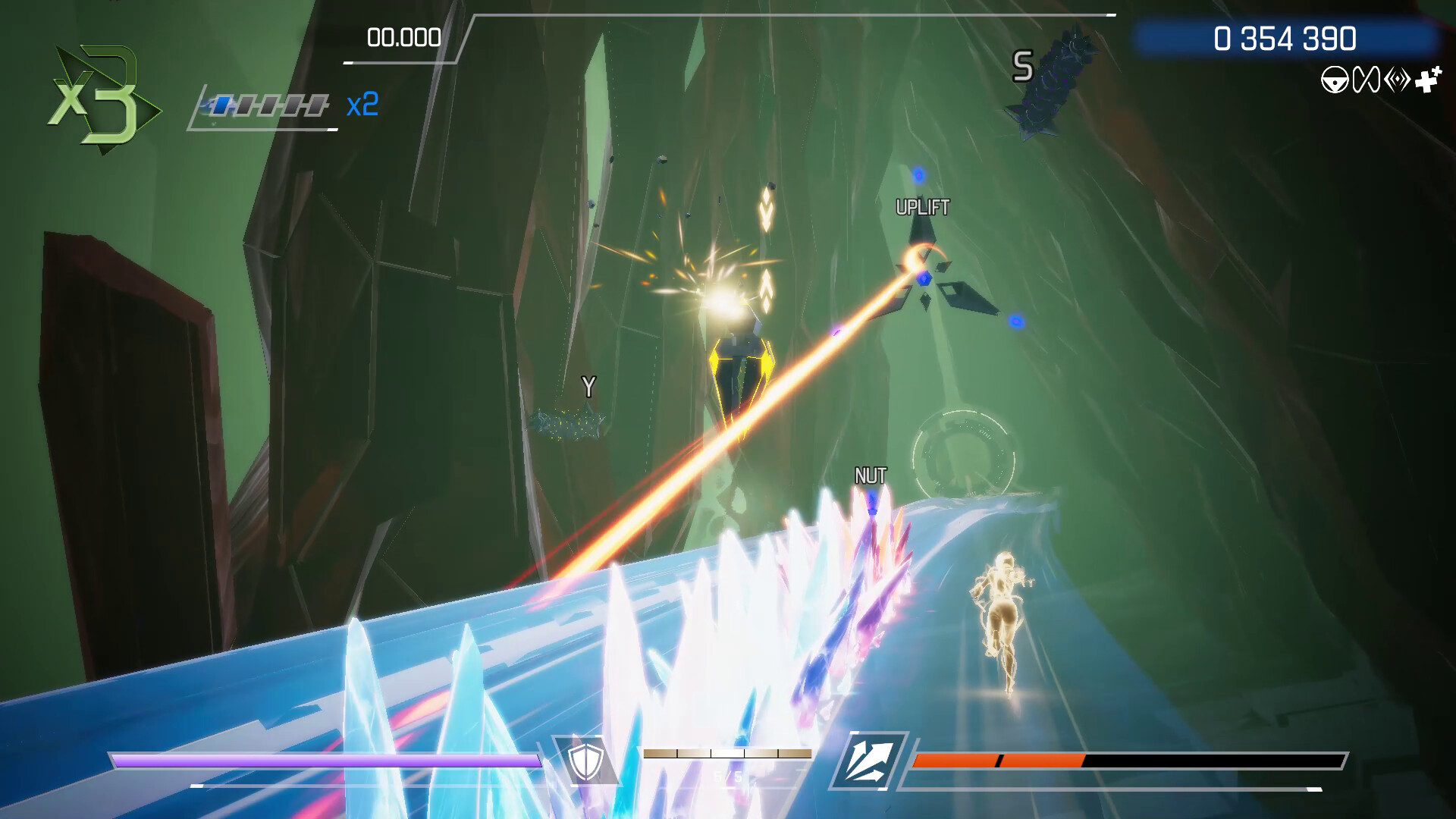The image size is (1456, 819).
Task: Click the Y label near the debris cloud
Action: coord(588,385)
